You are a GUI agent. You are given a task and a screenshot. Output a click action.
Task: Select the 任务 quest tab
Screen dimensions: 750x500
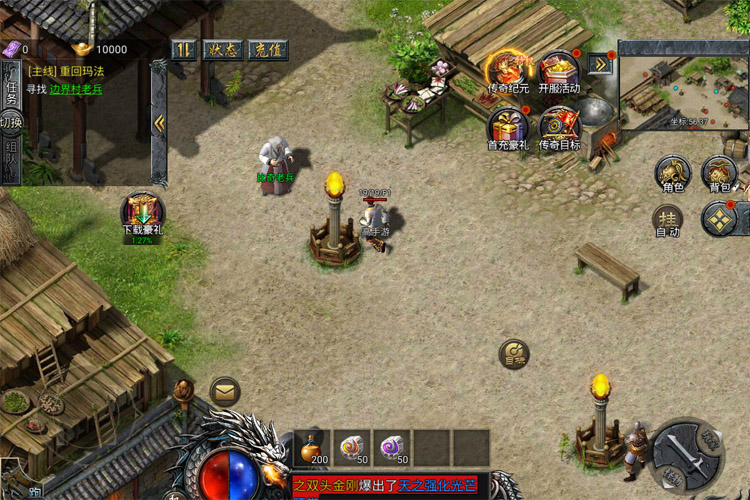tap(10, 86)
